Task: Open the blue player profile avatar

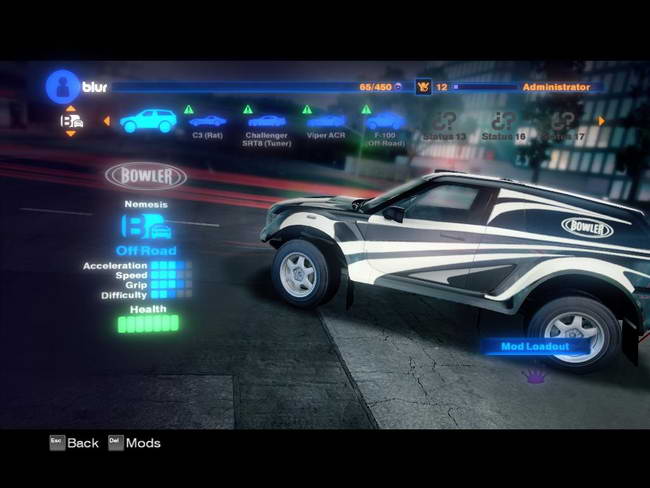Action: click(62, 86)
